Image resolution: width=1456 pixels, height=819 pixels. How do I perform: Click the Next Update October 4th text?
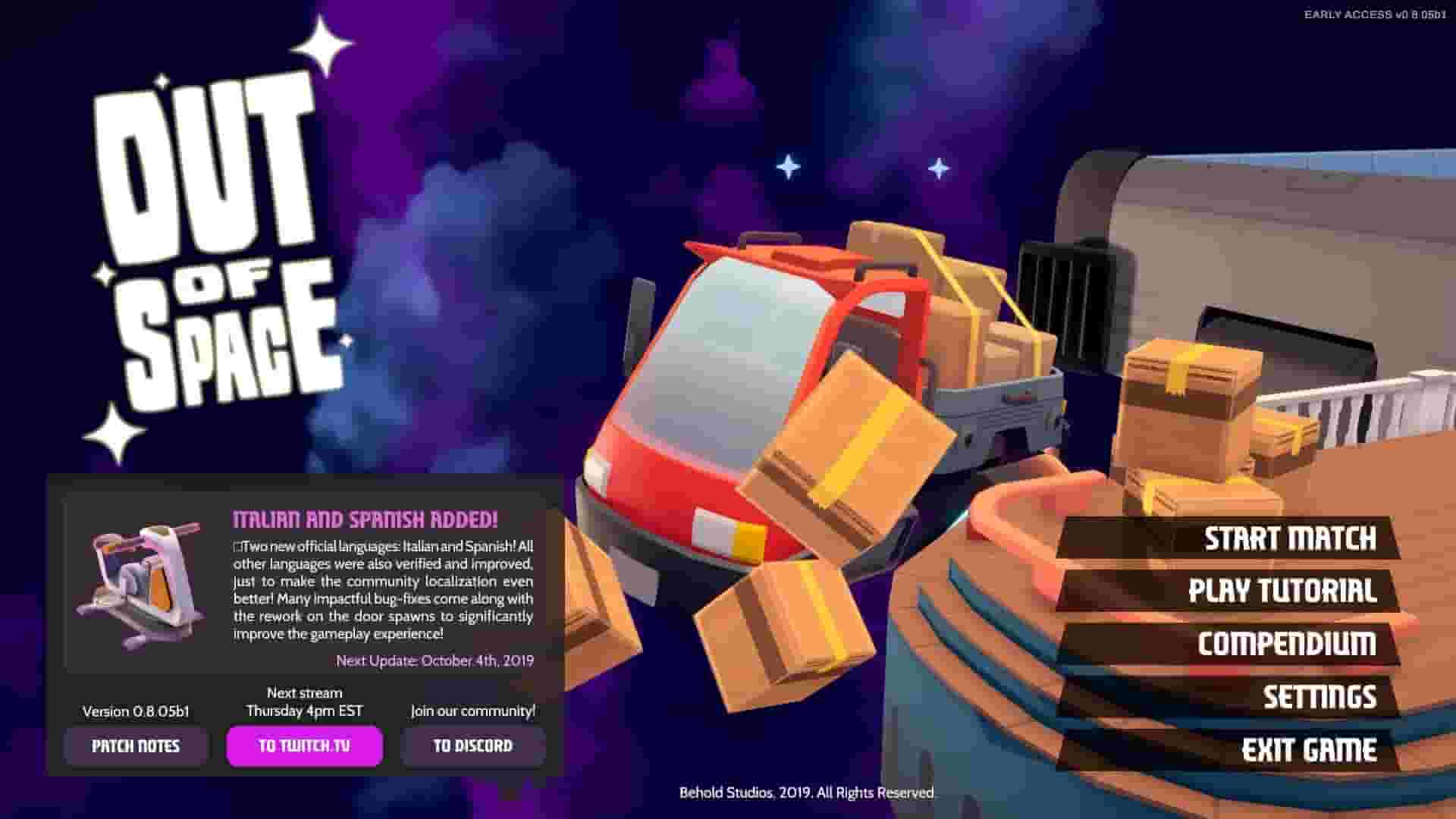tap(436, 660)
